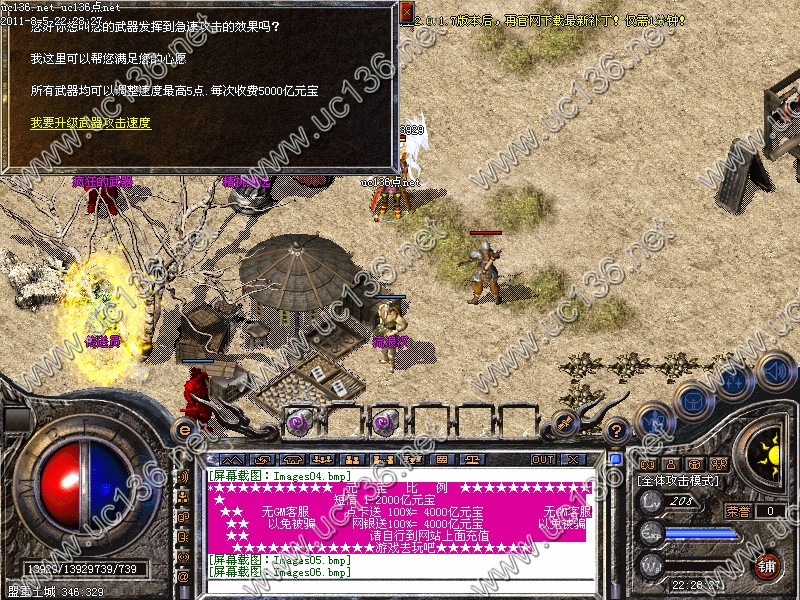
Task: Click the OUT button above the chat
Action: tap(542, 459)
